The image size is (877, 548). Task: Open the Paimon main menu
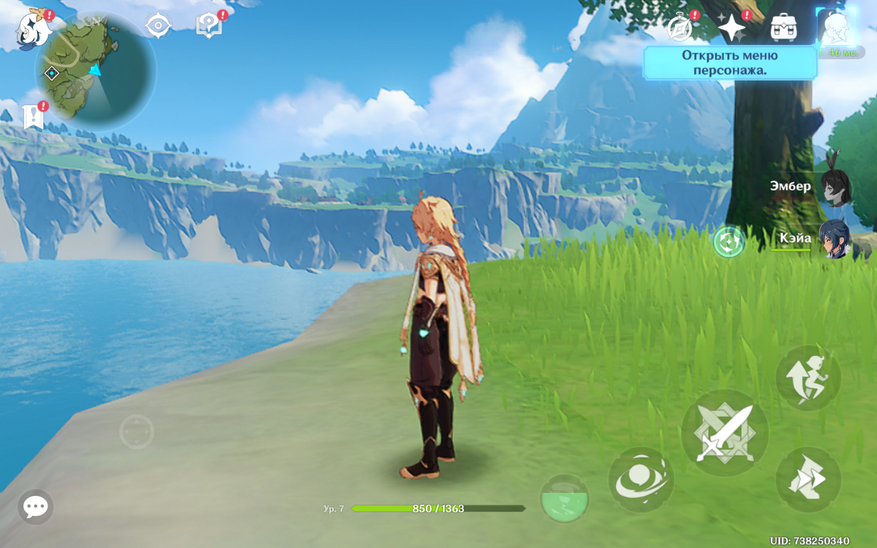[33, 29]
